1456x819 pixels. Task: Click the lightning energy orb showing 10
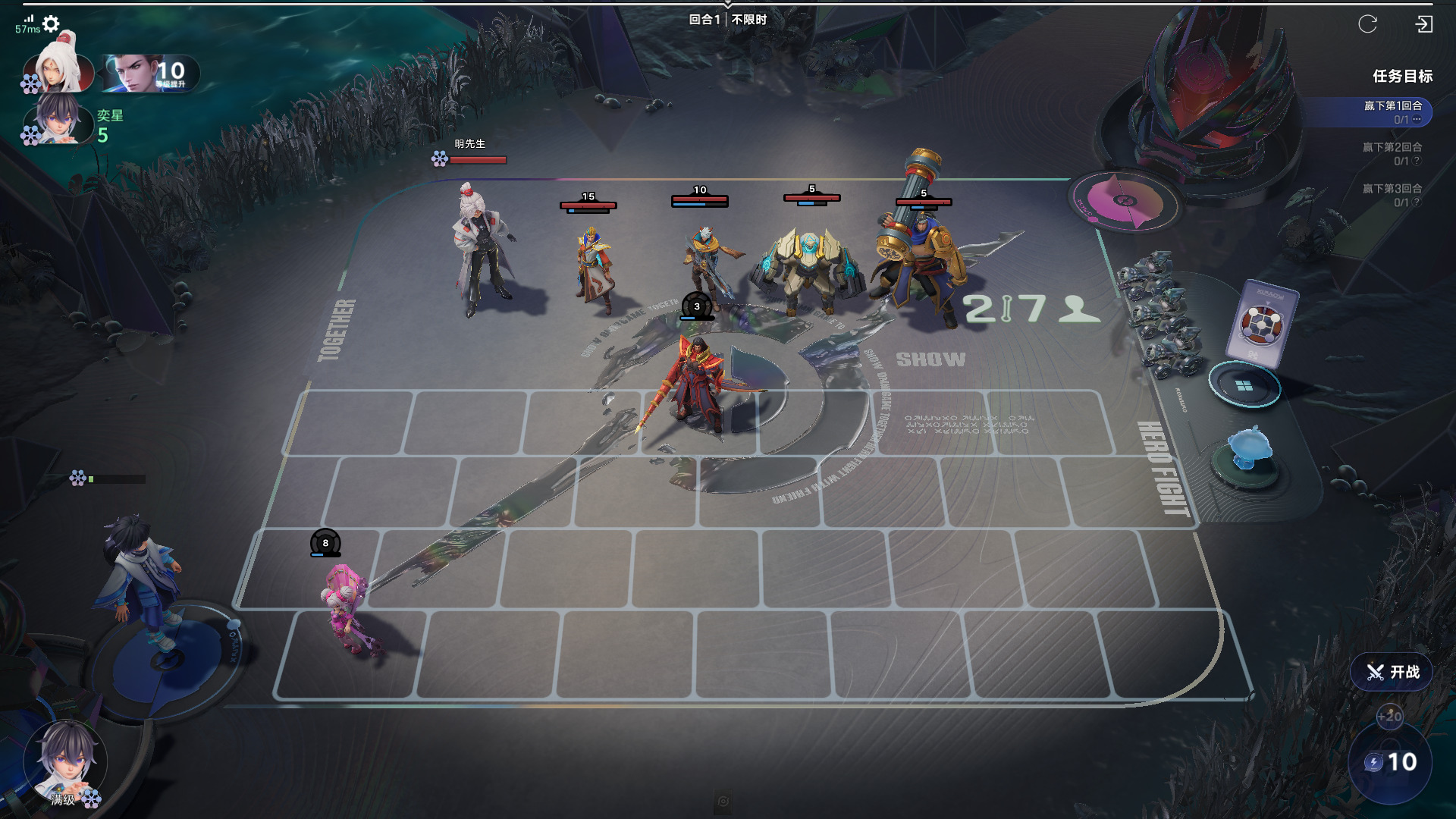pyautogui.click(x=1390, y=762)
